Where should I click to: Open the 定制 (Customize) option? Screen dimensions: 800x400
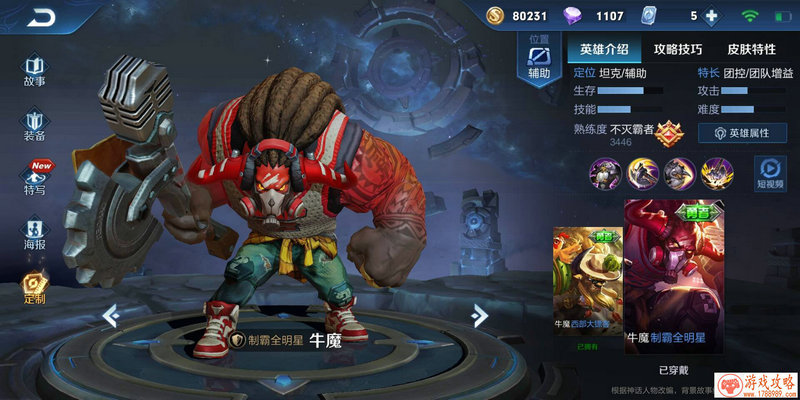click(35, 288)
